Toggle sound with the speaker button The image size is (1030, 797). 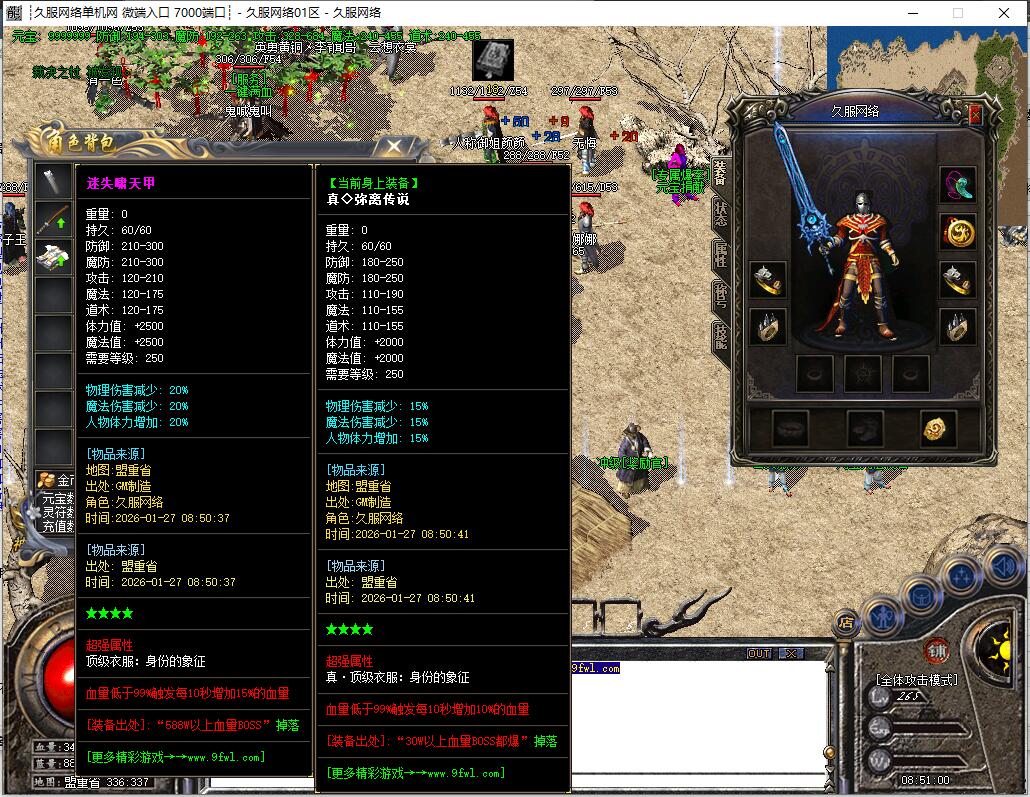click(x=1002, y=567)
